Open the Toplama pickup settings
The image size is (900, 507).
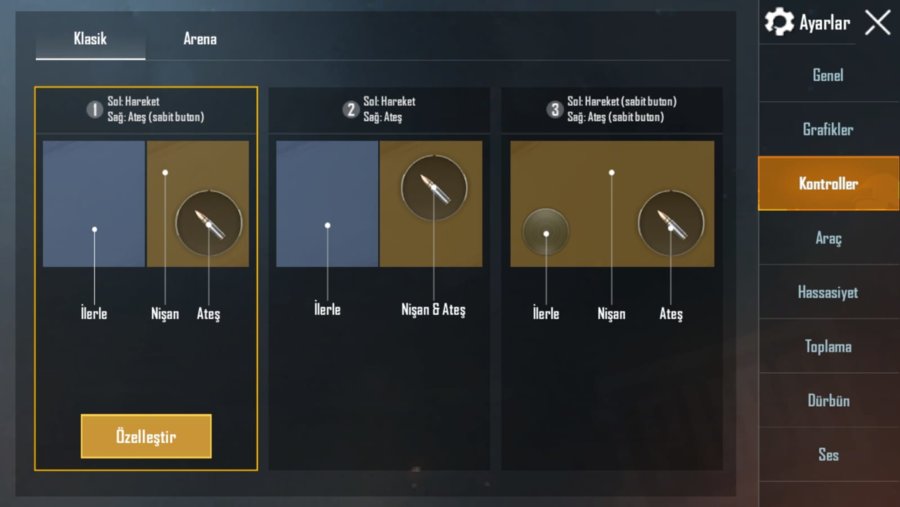(828, 347)
